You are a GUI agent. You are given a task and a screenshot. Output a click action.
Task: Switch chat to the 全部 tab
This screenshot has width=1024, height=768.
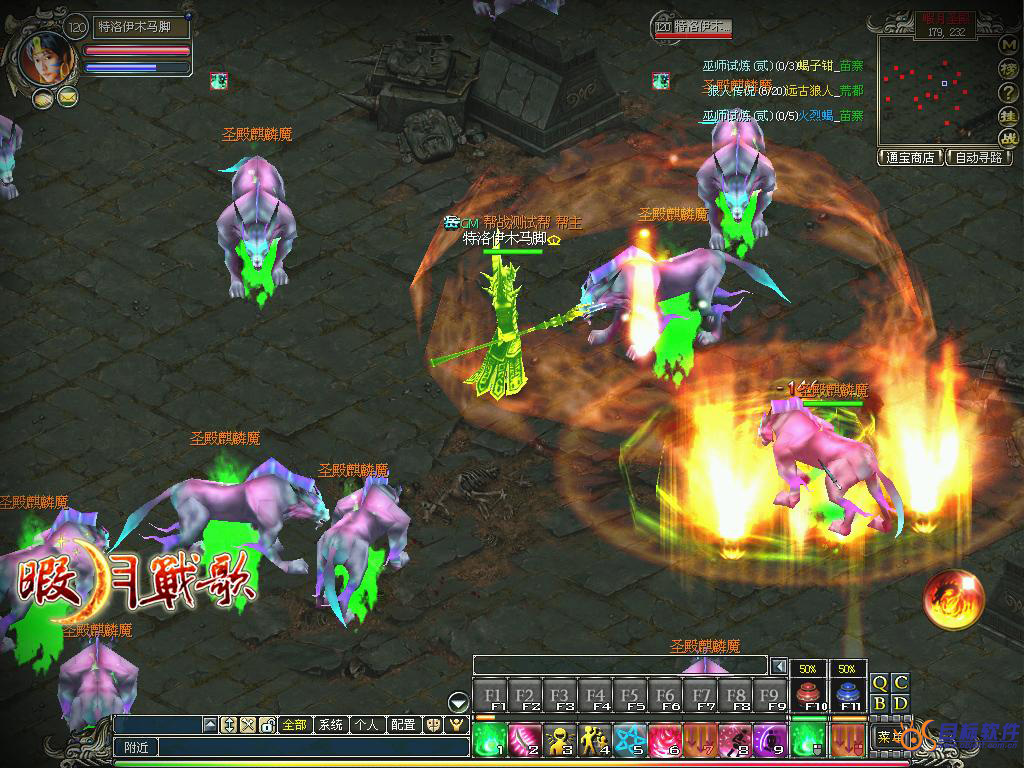[x=294, y=725]
